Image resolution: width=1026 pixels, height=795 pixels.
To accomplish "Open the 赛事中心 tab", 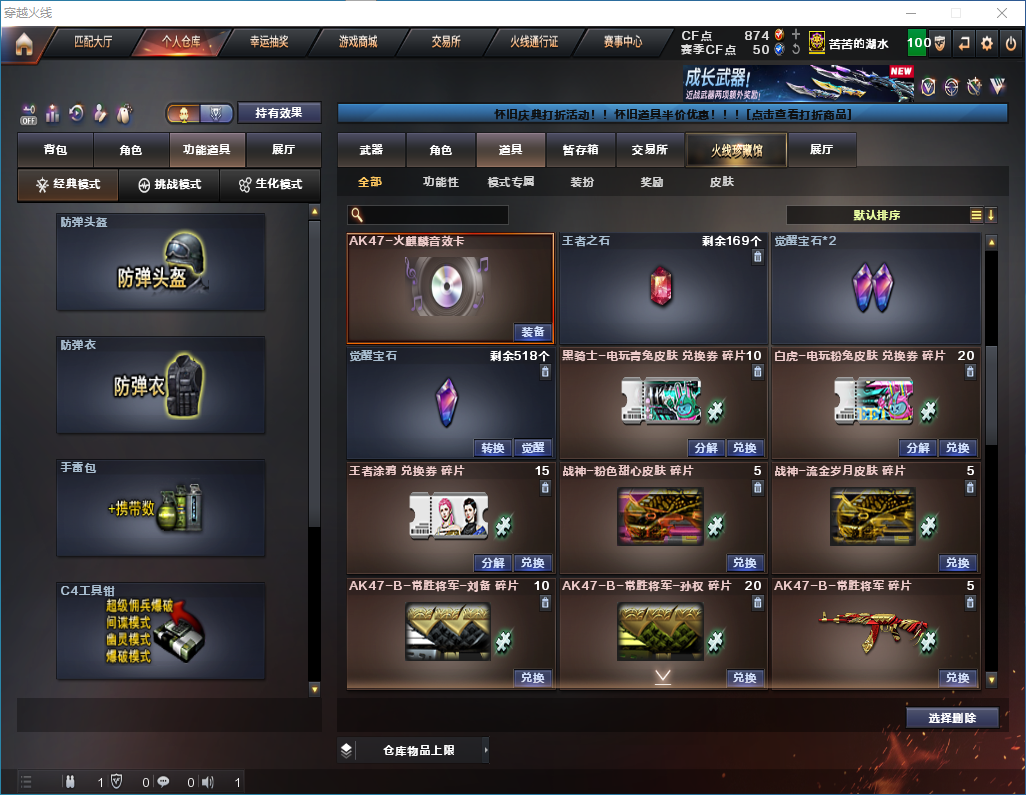I will (x=622, y=42).
